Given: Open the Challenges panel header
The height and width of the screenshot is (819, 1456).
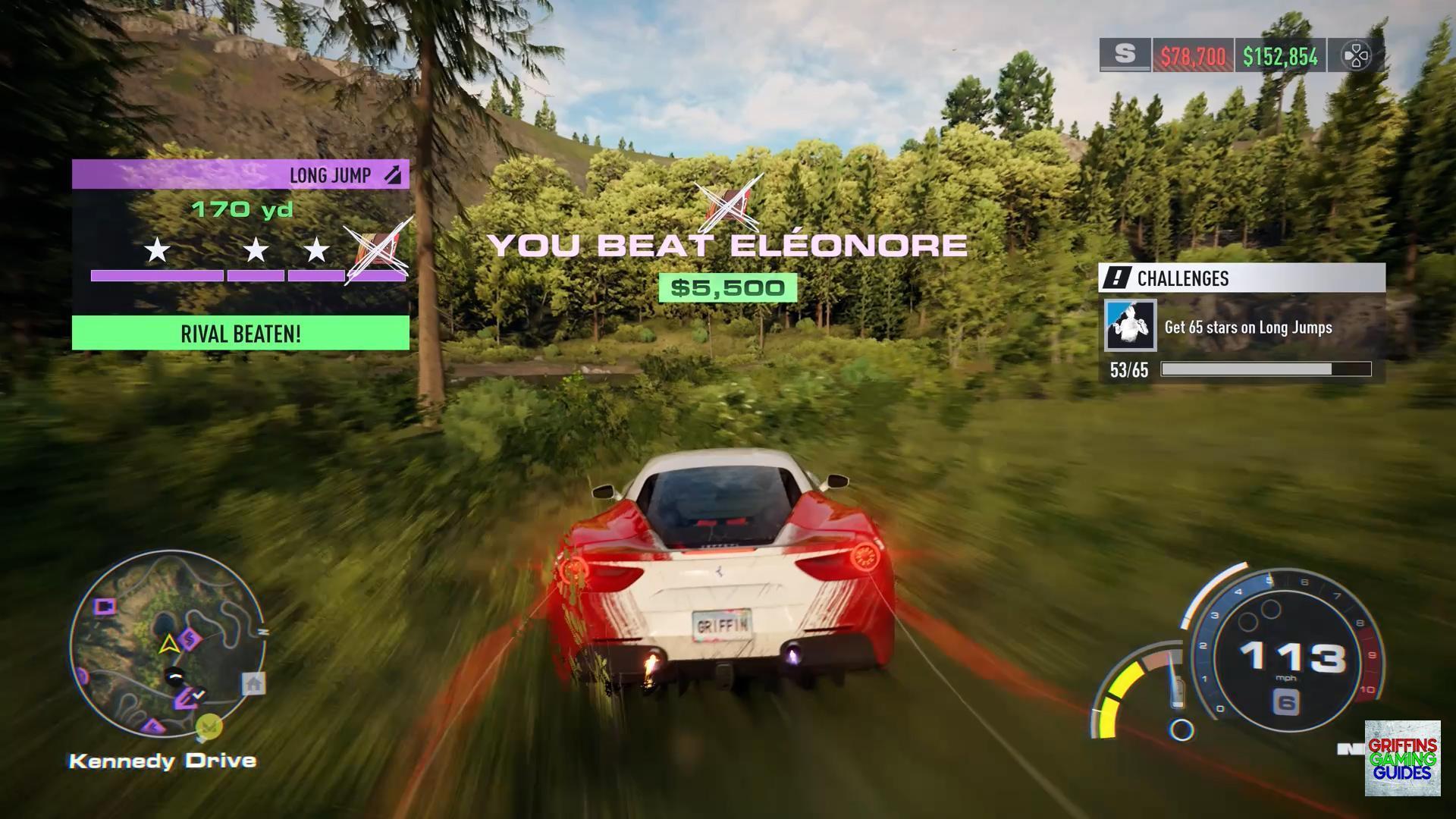Looking at the screenshot, I should coord(1241,278).
